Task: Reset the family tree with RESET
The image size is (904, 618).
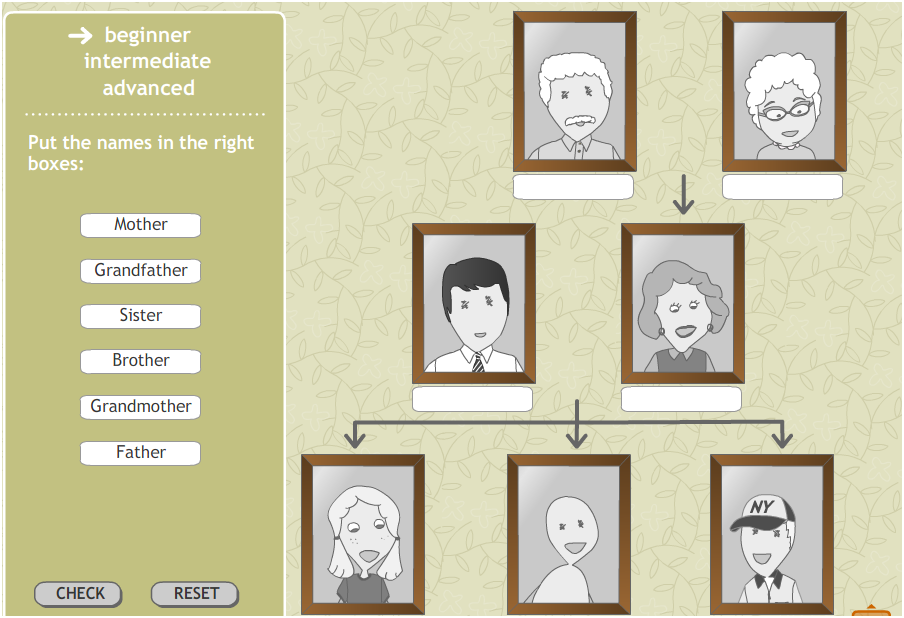Action: point(195,594)
